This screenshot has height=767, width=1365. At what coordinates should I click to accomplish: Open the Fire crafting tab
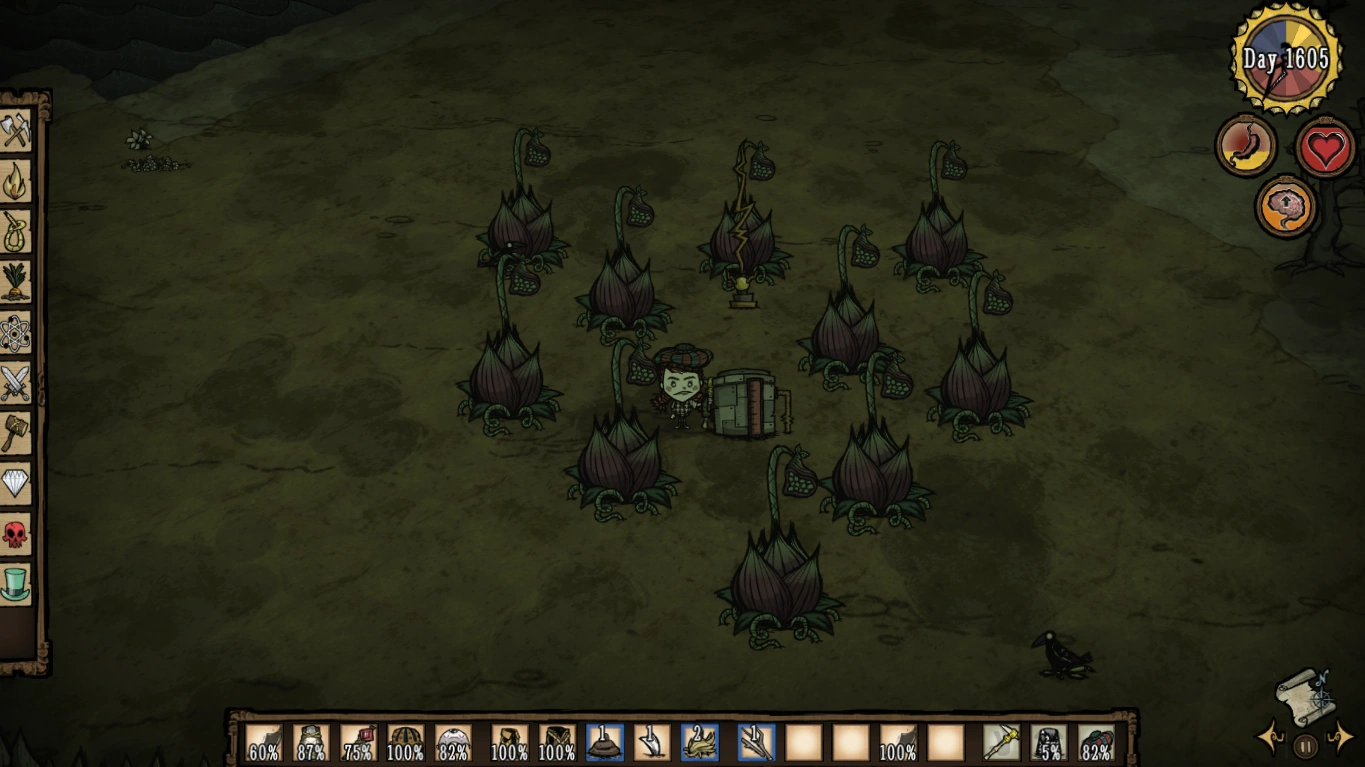coord(16,181)
